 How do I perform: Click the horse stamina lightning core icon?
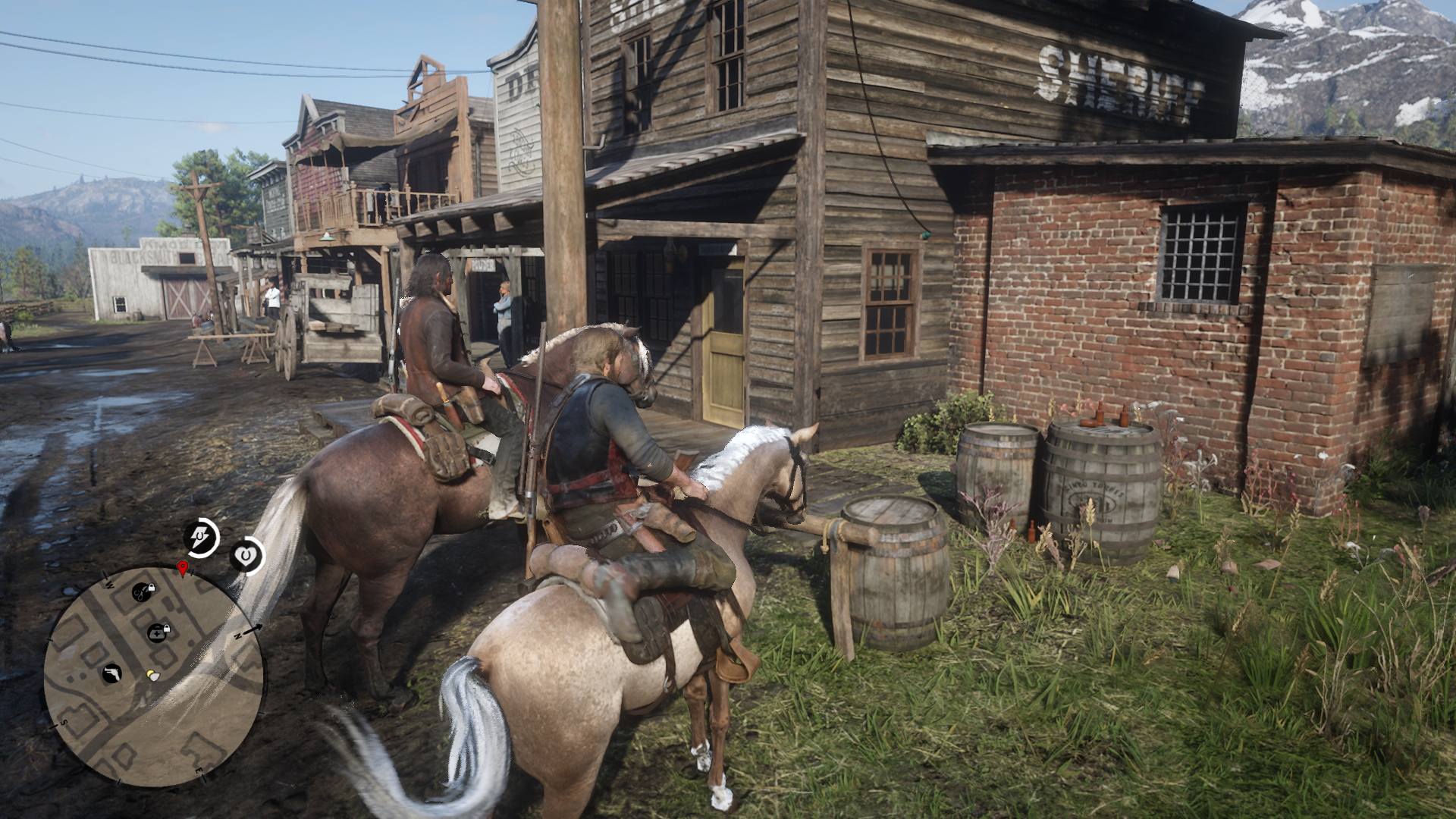(x=202, y=538)
